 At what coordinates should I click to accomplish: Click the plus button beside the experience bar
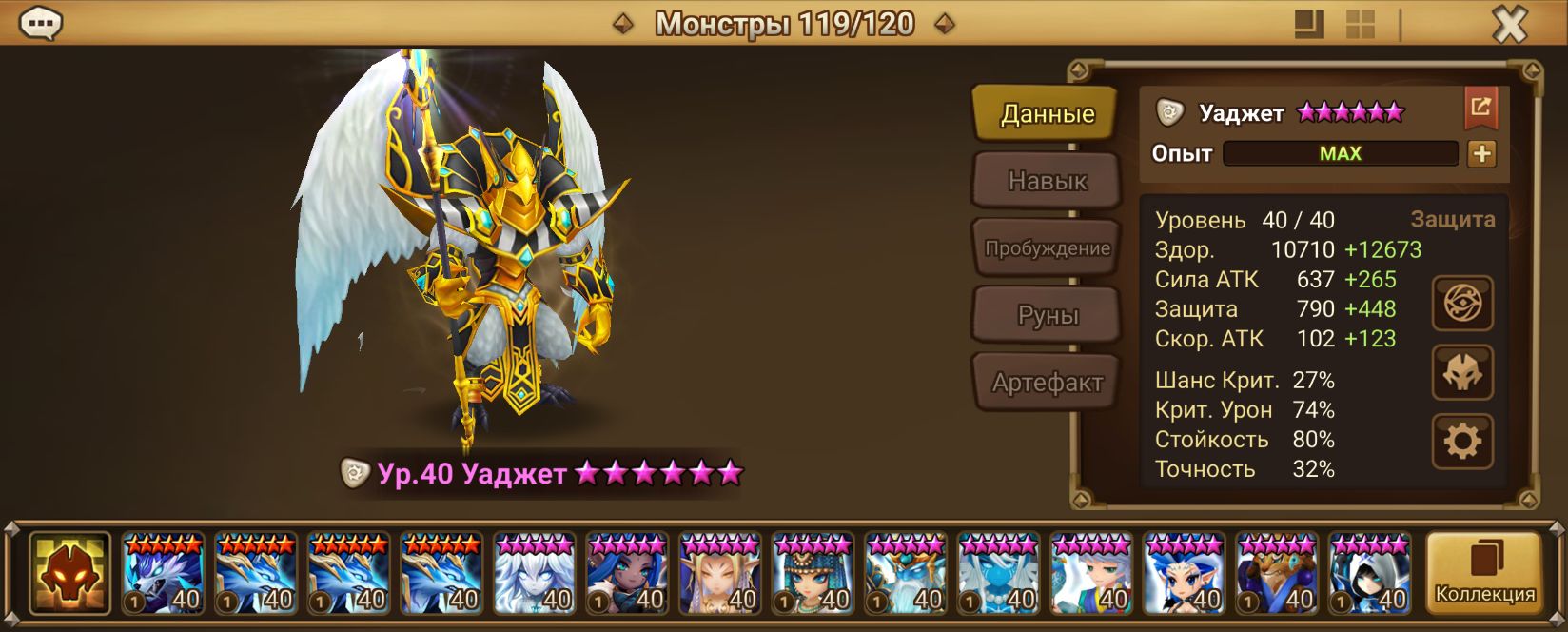tap(1481, 153)
